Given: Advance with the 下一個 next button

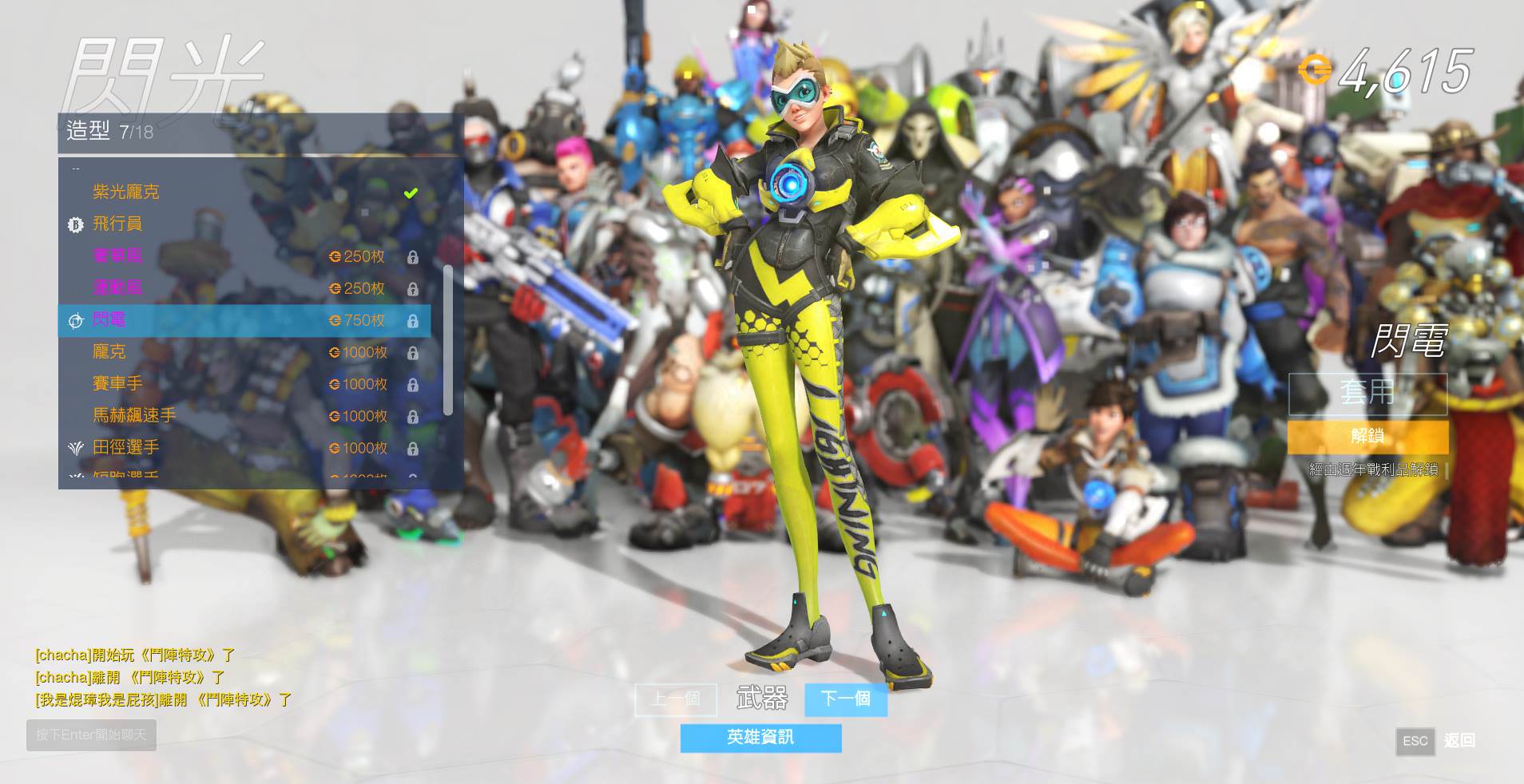Looking at the screenshot, I should point(846,699).
